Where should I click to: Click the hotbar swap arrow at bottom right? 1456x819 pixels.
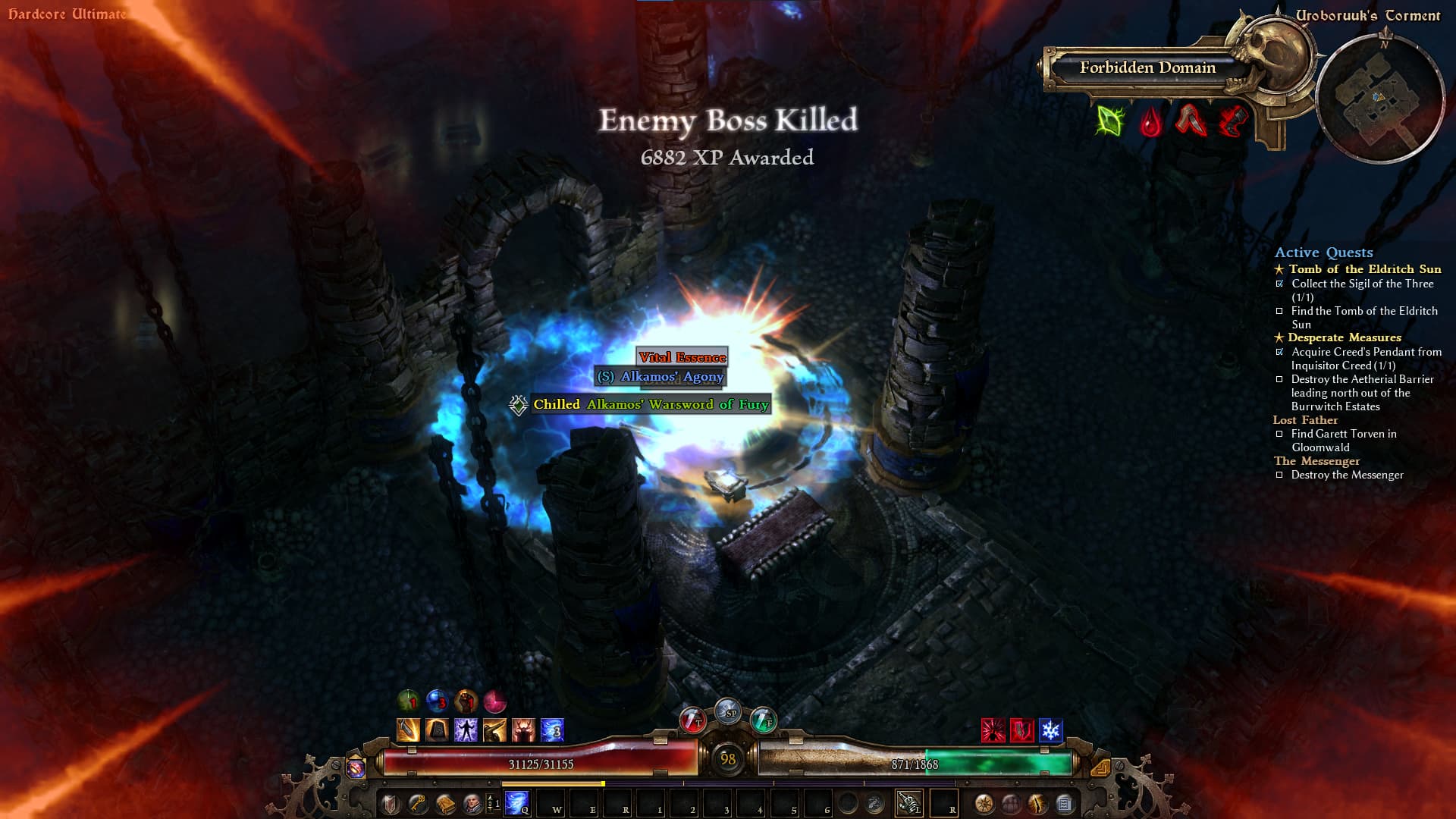coord(1102,769)
